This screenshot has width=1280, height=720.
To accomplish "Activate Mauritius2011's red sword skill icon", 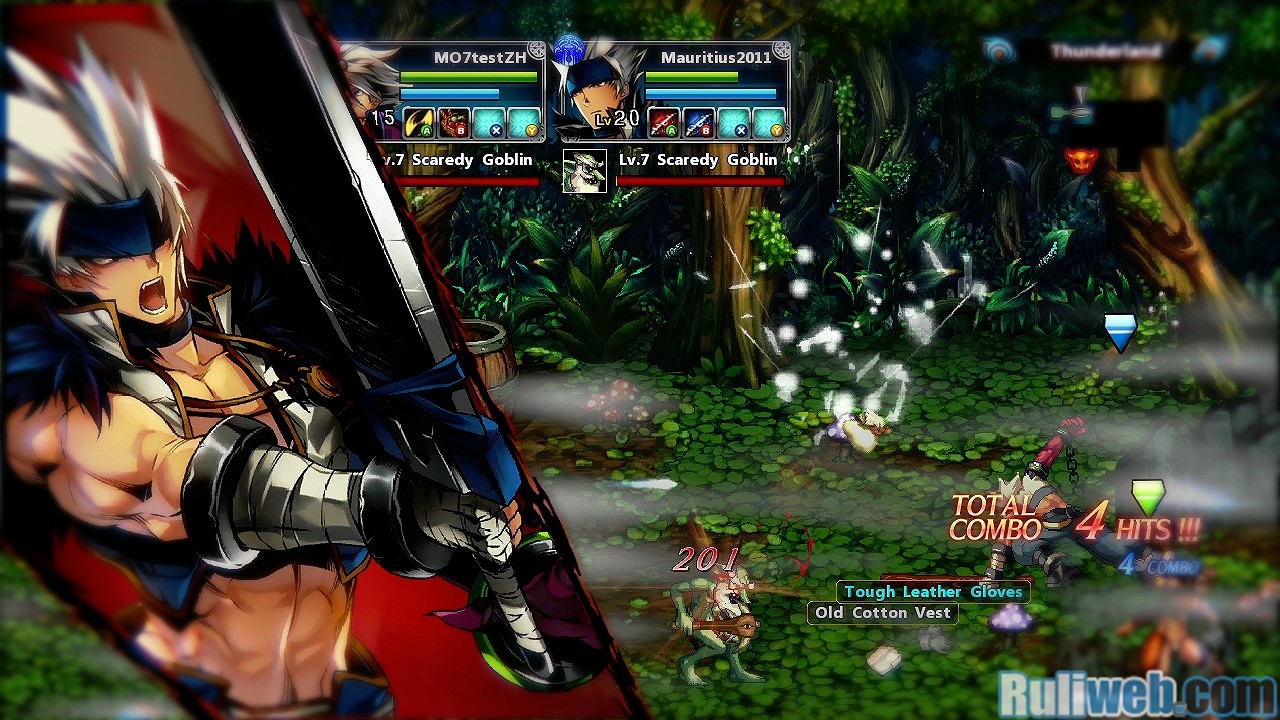I will (x=664, y=123).
